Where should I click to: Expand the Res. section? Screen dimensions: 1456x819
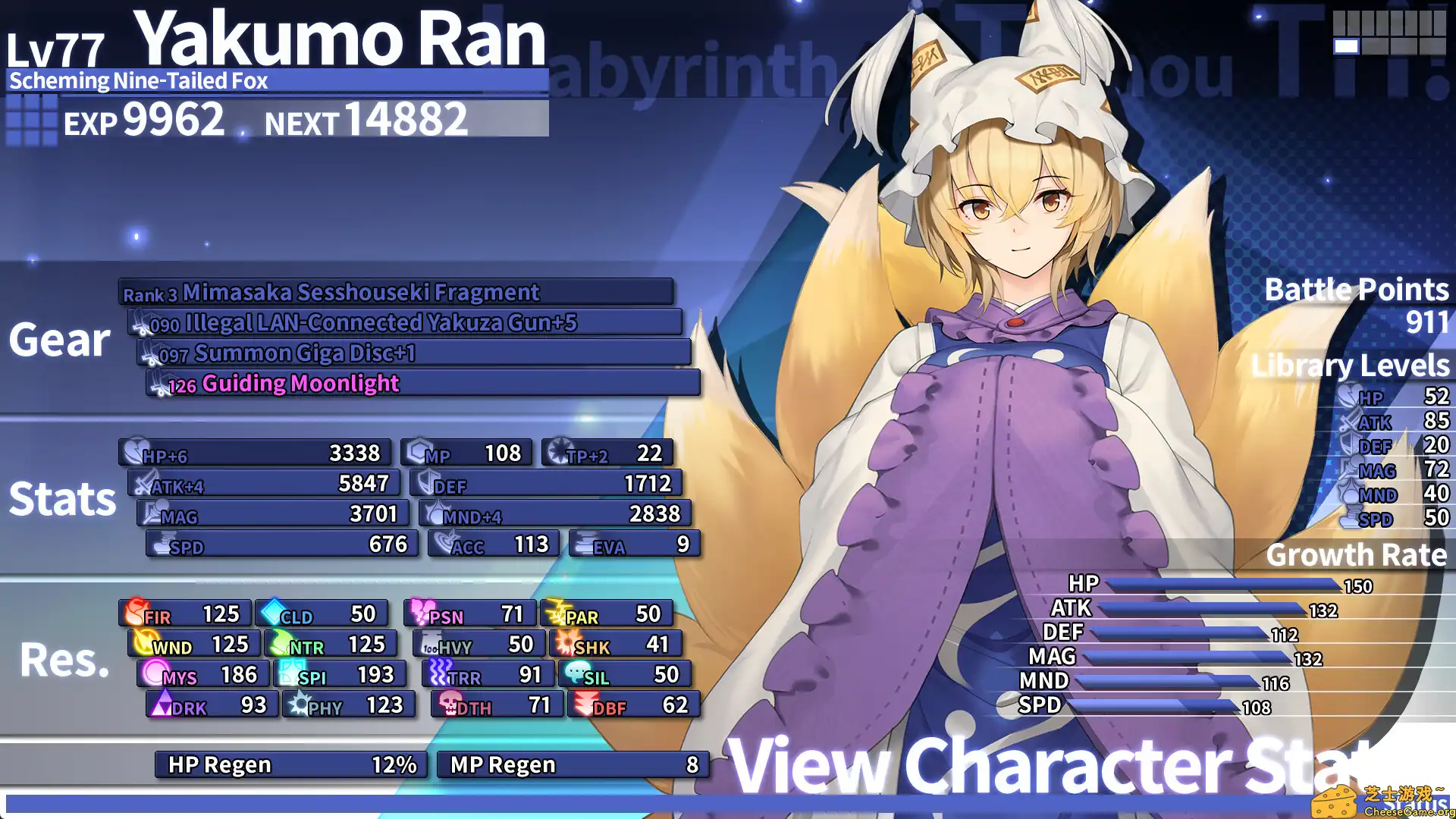(62, 661)
